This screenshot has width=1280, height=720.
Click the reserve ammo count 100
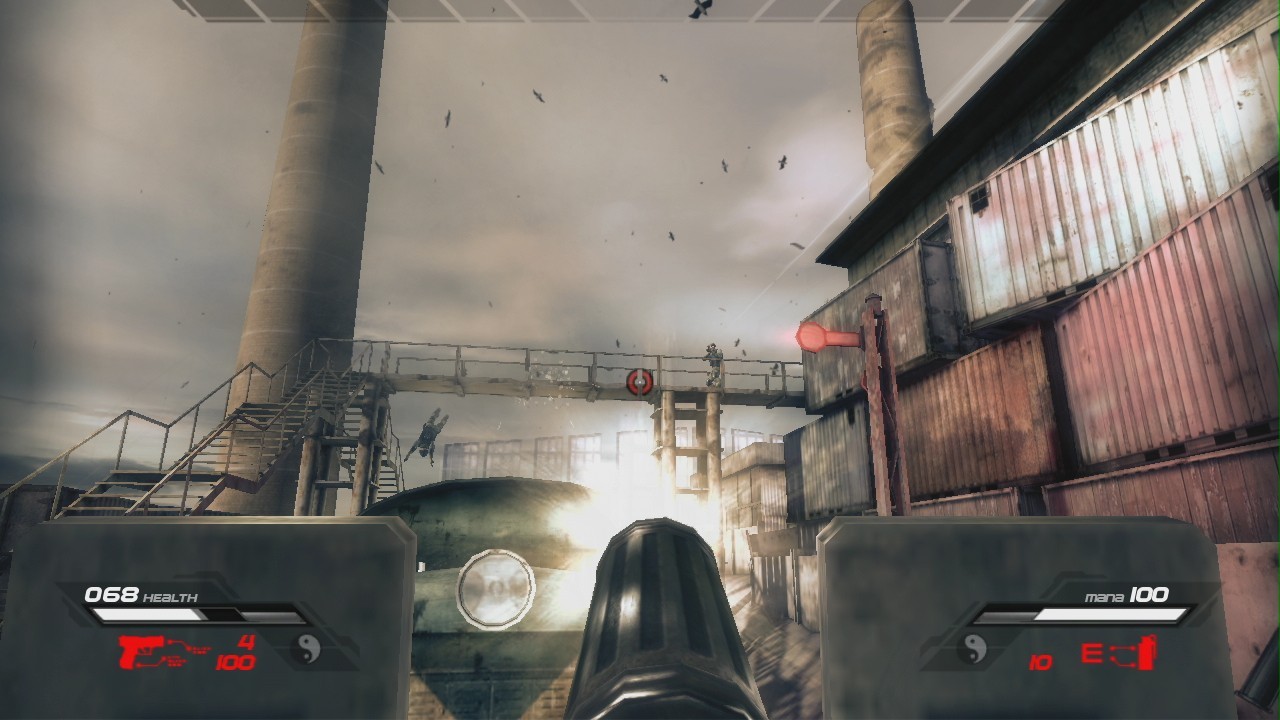pos(235,661)
